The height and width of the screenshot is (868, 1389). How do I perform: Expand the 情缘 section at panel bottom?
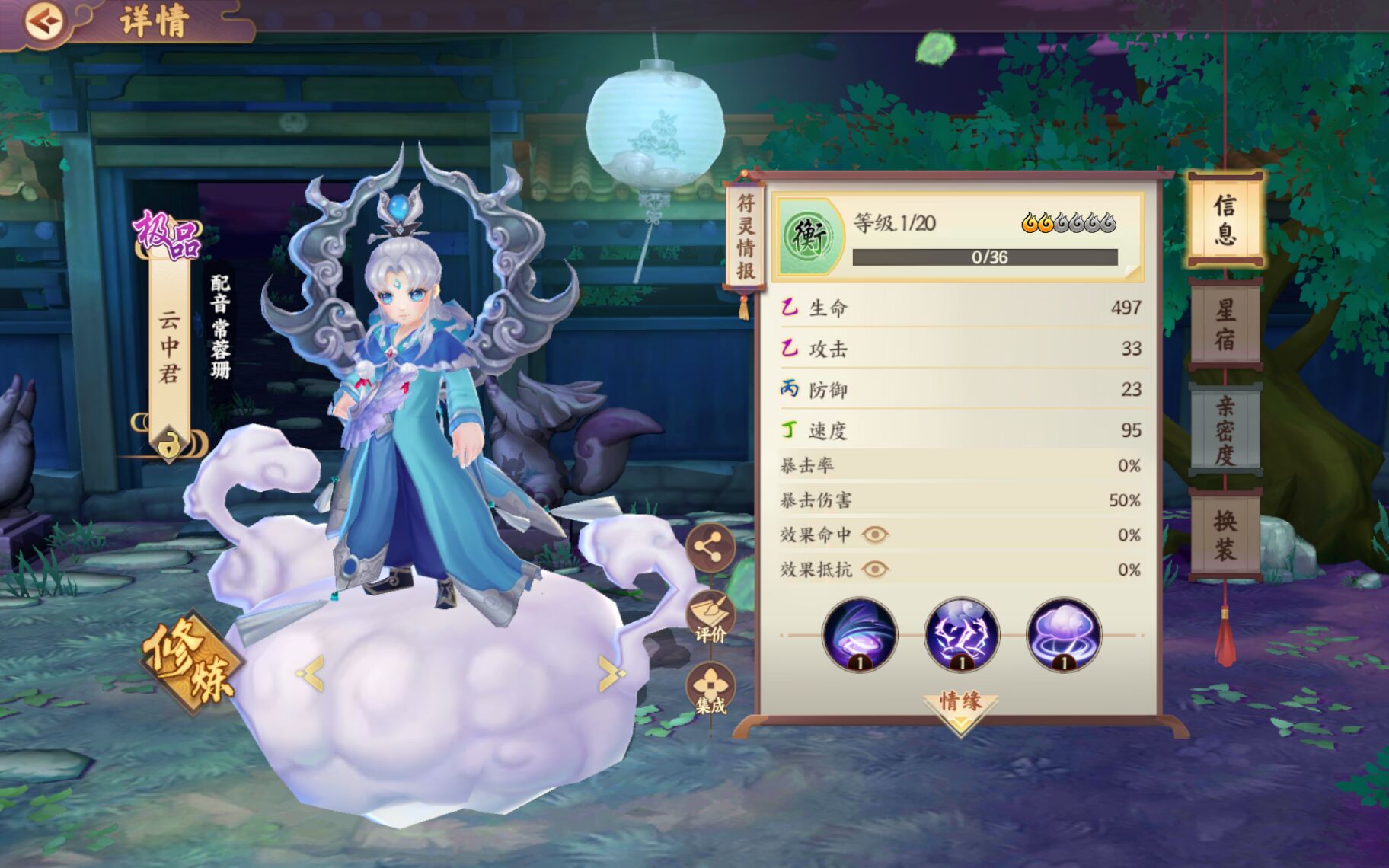tap(959, 702)
